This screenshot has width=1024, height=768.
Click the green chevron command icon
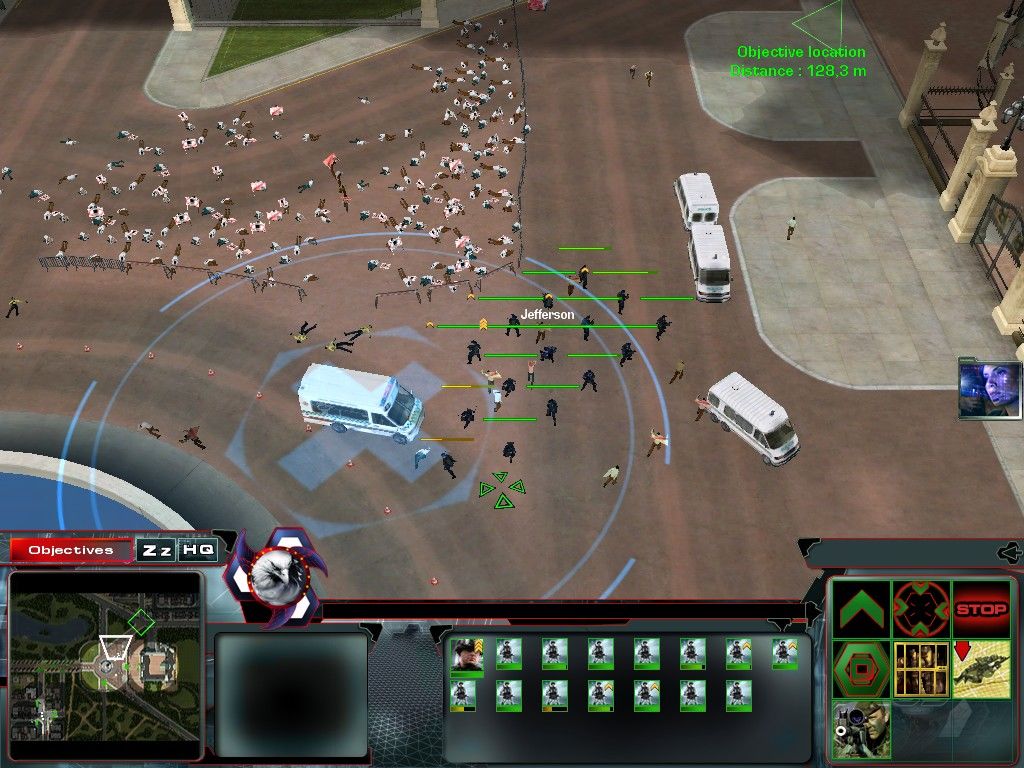862,609
